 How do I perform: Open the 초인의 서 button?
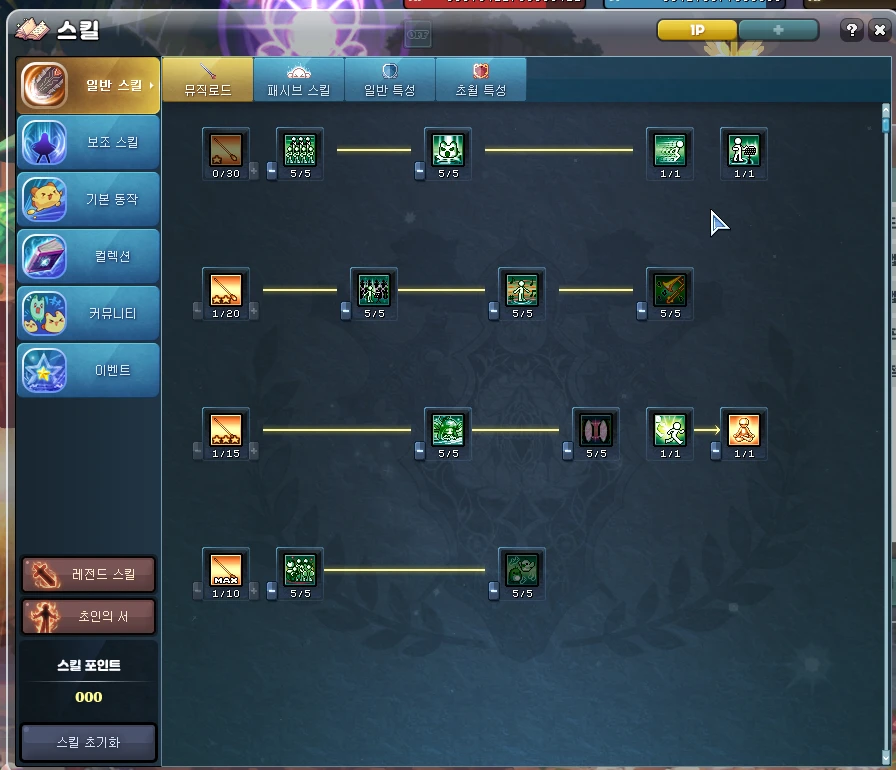[x=89, y=617]
